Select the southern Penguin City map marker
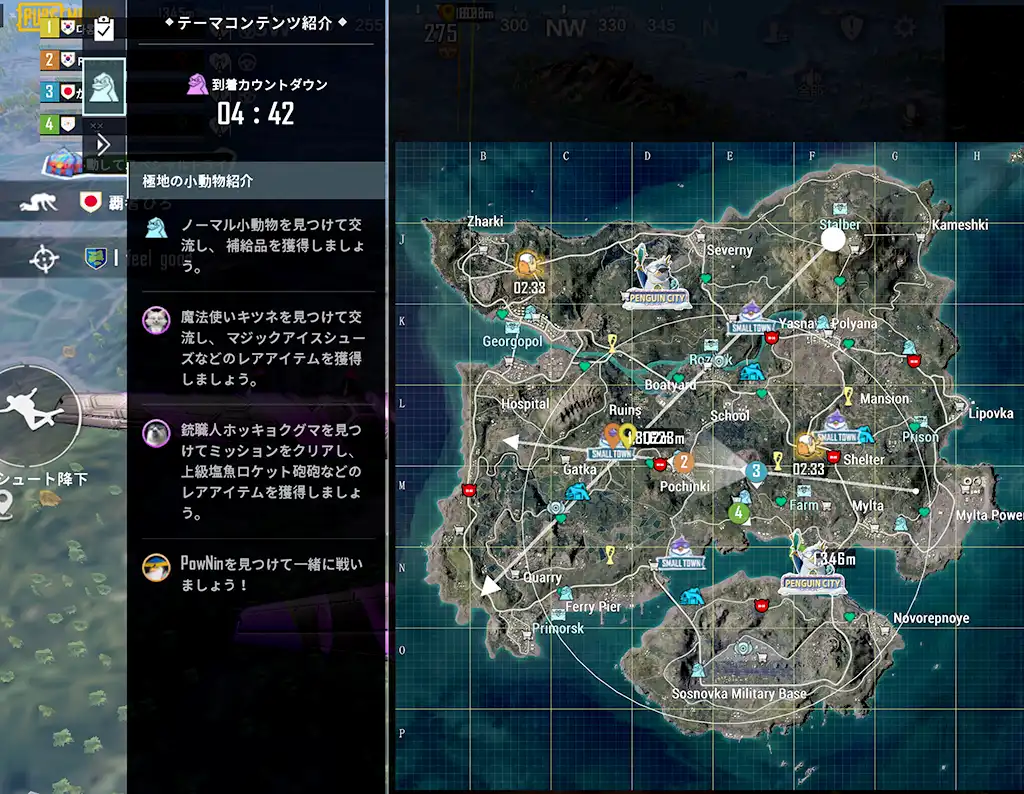 pyautogui.click(x=811, y=568)
